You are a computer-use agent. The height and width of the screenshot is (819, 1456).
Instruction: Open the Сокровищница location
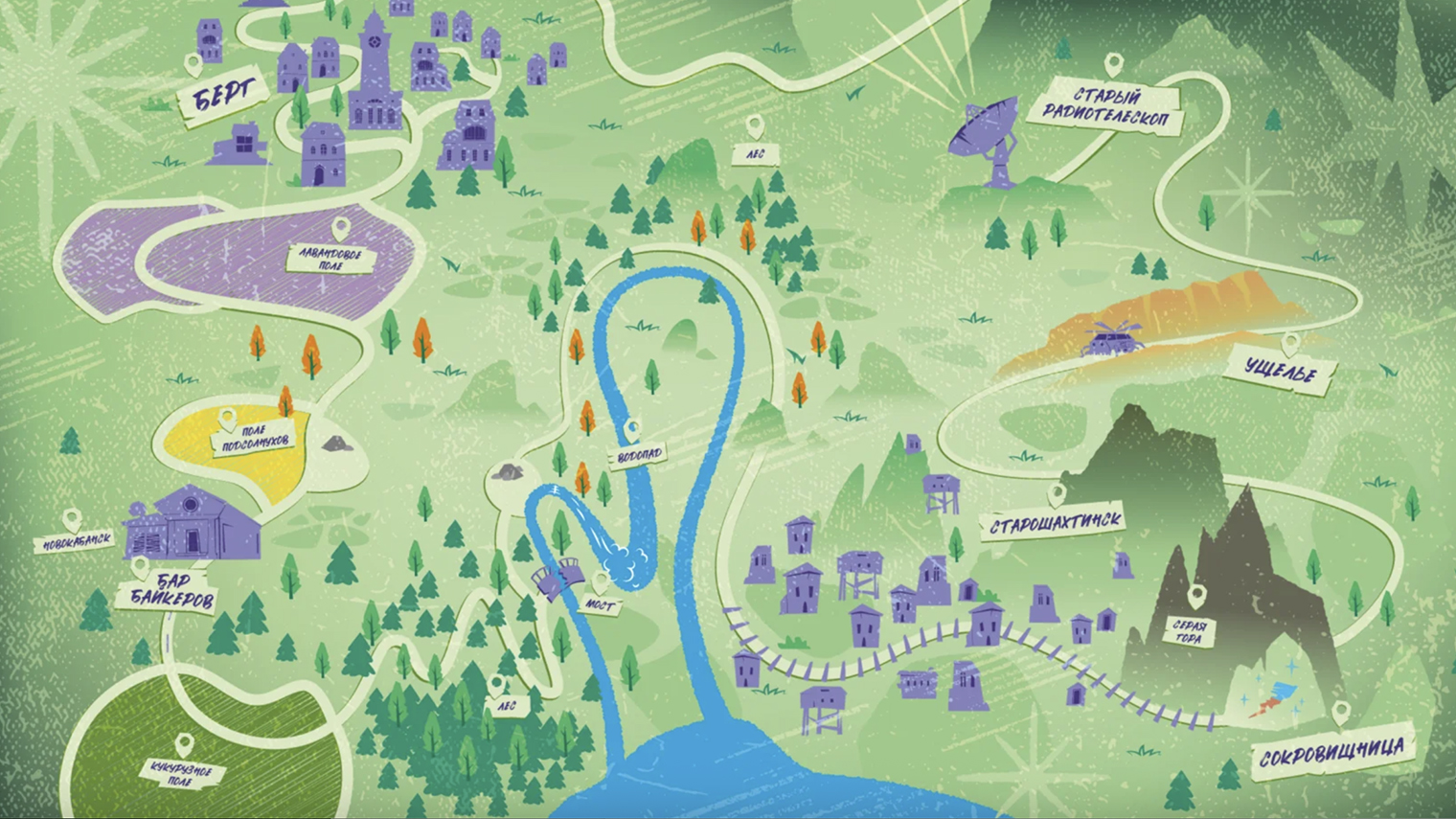1332,753
